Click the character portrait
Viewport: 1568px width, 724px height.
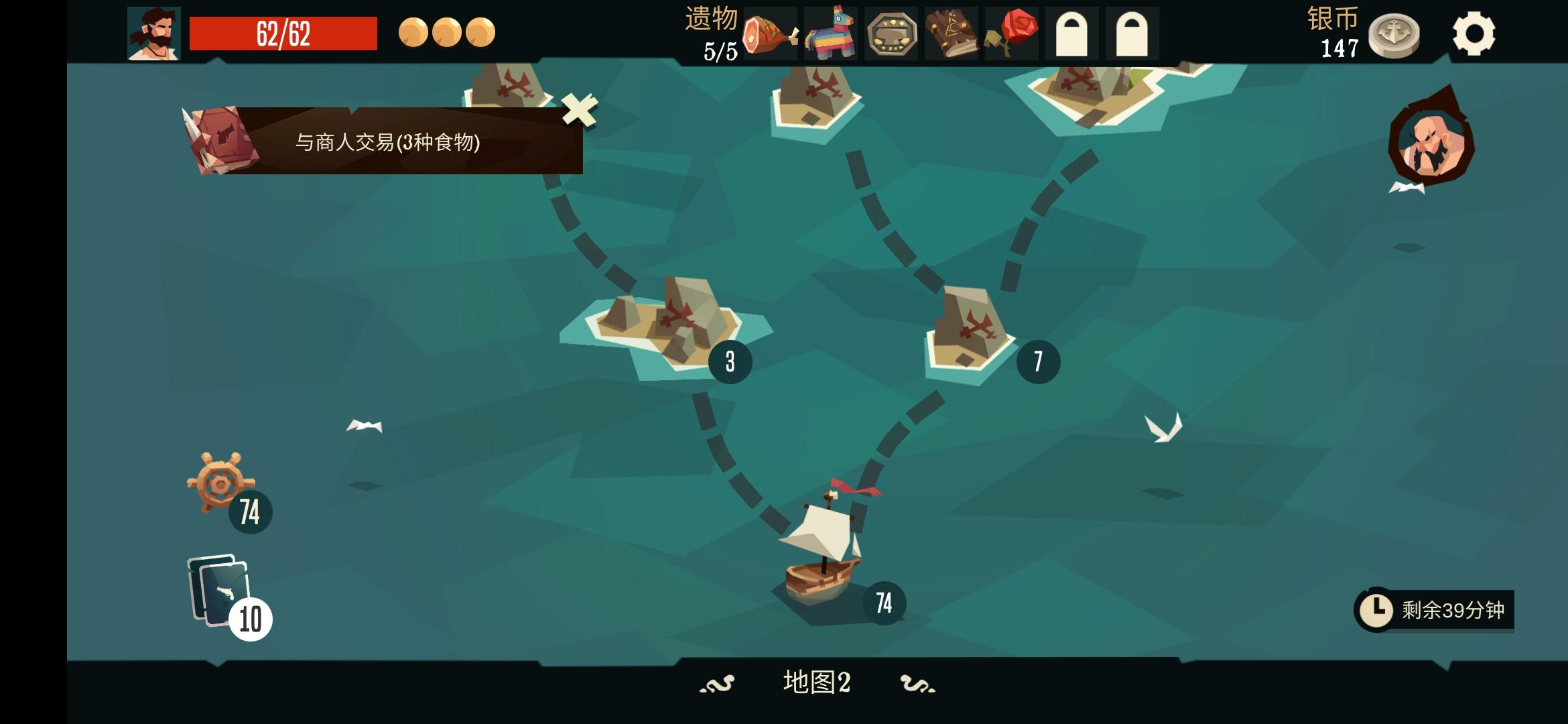tap(154, 32)
